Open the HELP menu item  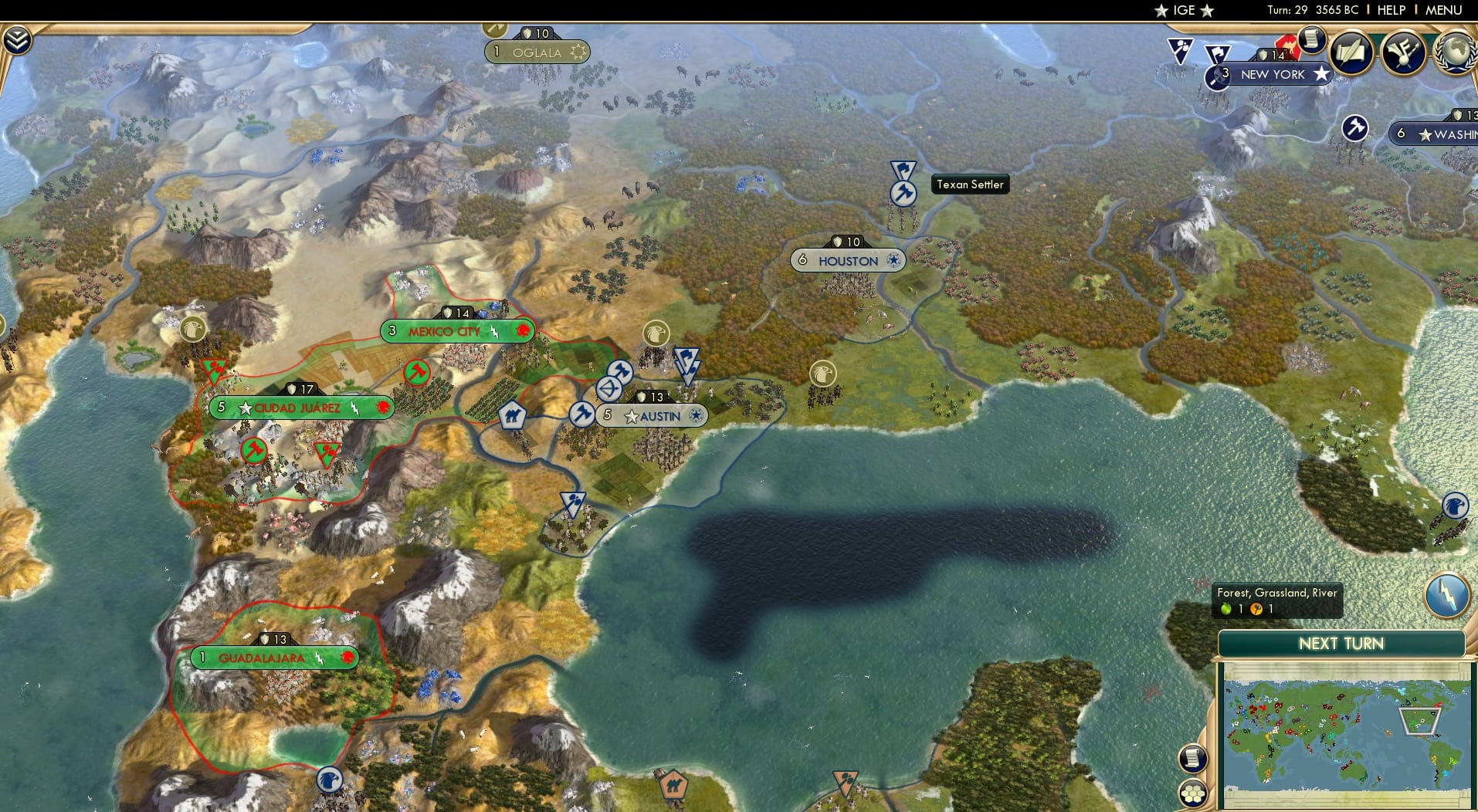pos(1390,10)
